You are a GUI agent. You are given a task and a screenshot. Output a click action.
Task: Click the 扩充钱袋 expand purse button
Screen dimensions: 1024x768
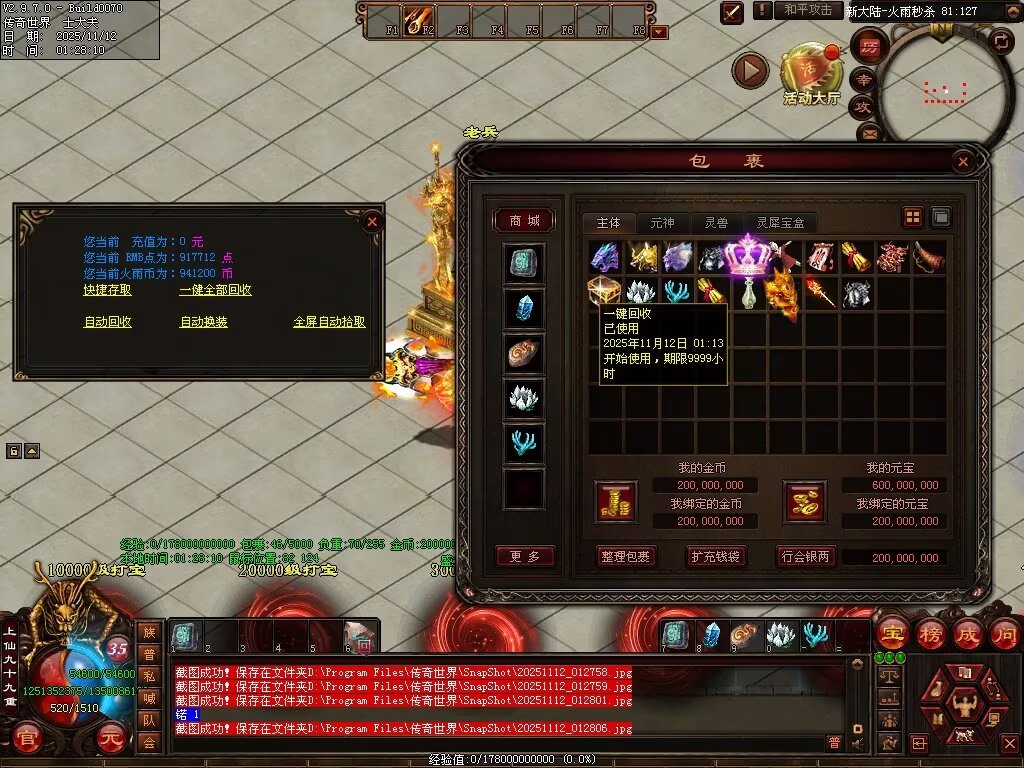tap(716, 556)
